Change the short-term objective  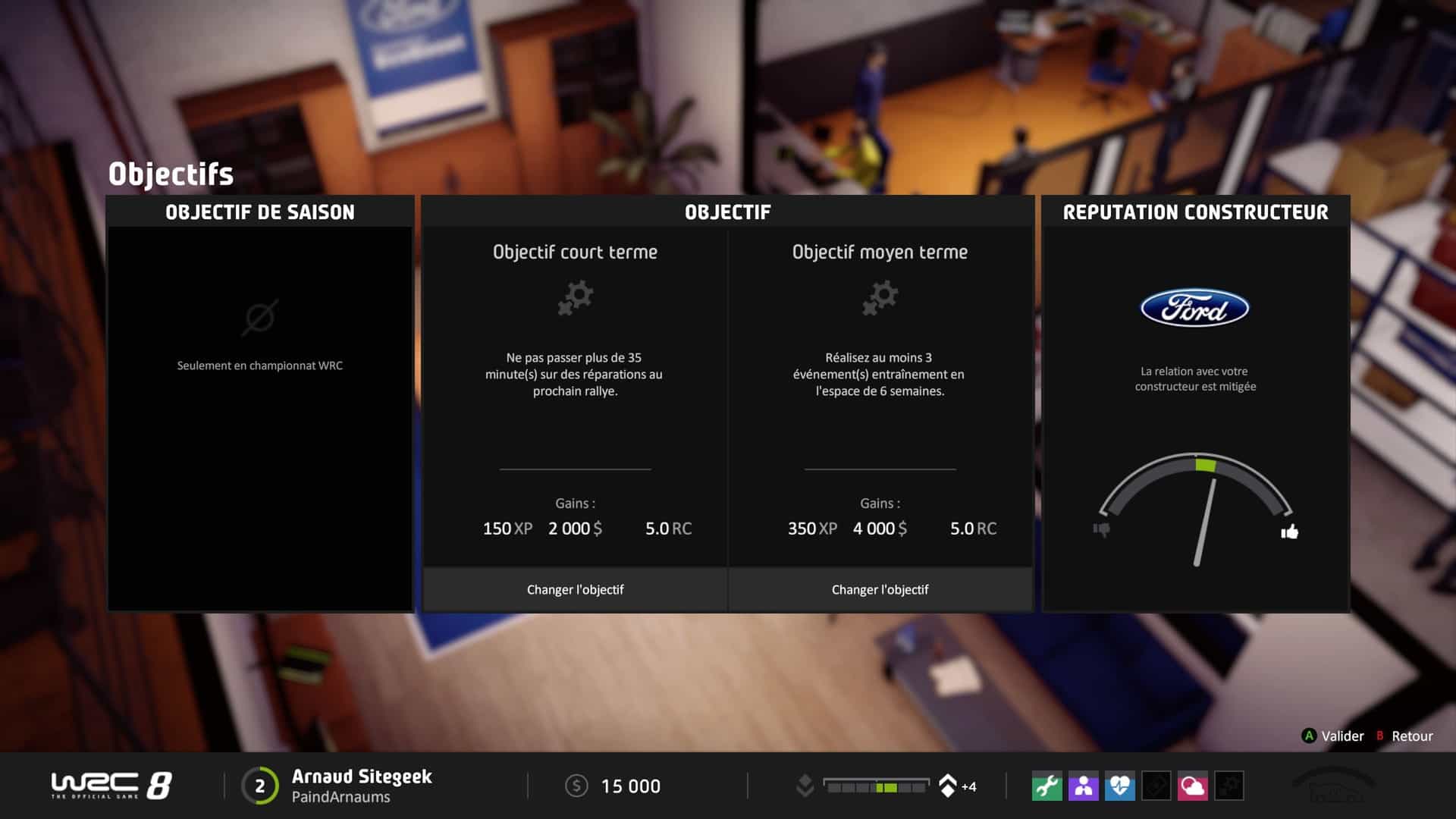[575, 589]
